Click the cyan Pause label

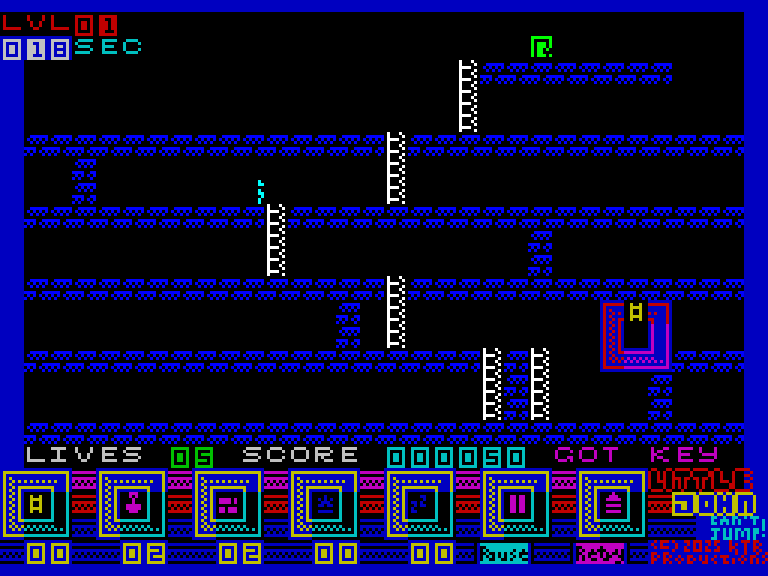(504, 553)
